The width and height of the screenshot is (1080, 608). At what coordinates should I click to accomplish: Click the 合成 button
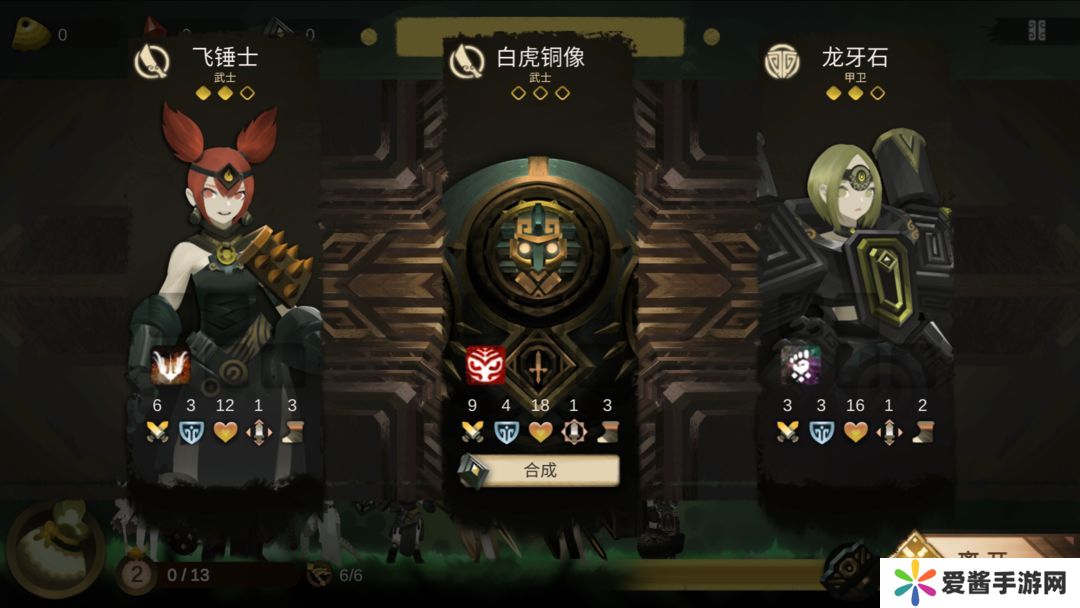coord(540,470)
